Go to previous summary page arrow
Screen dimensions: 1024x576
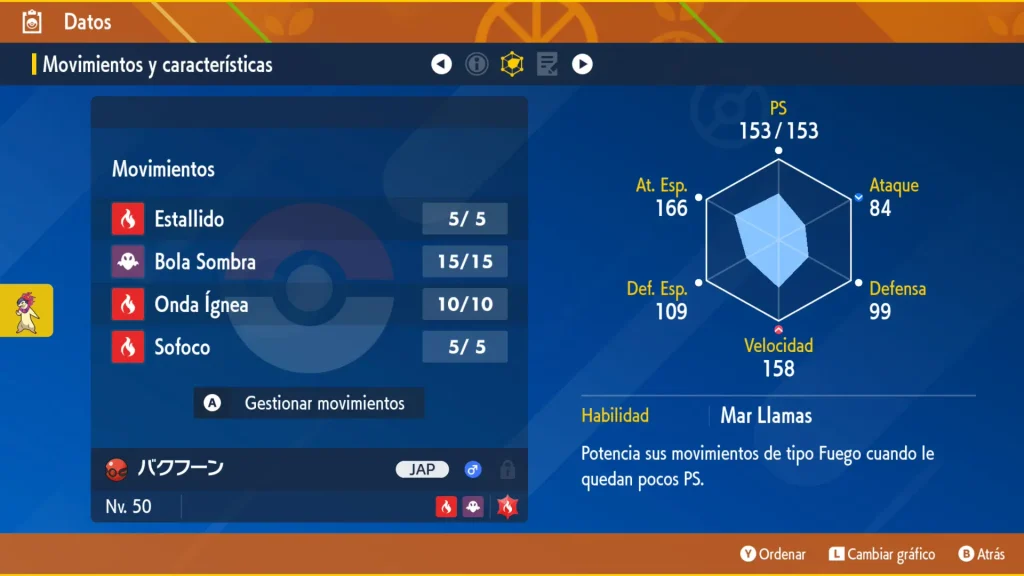(x=441, y=65)
